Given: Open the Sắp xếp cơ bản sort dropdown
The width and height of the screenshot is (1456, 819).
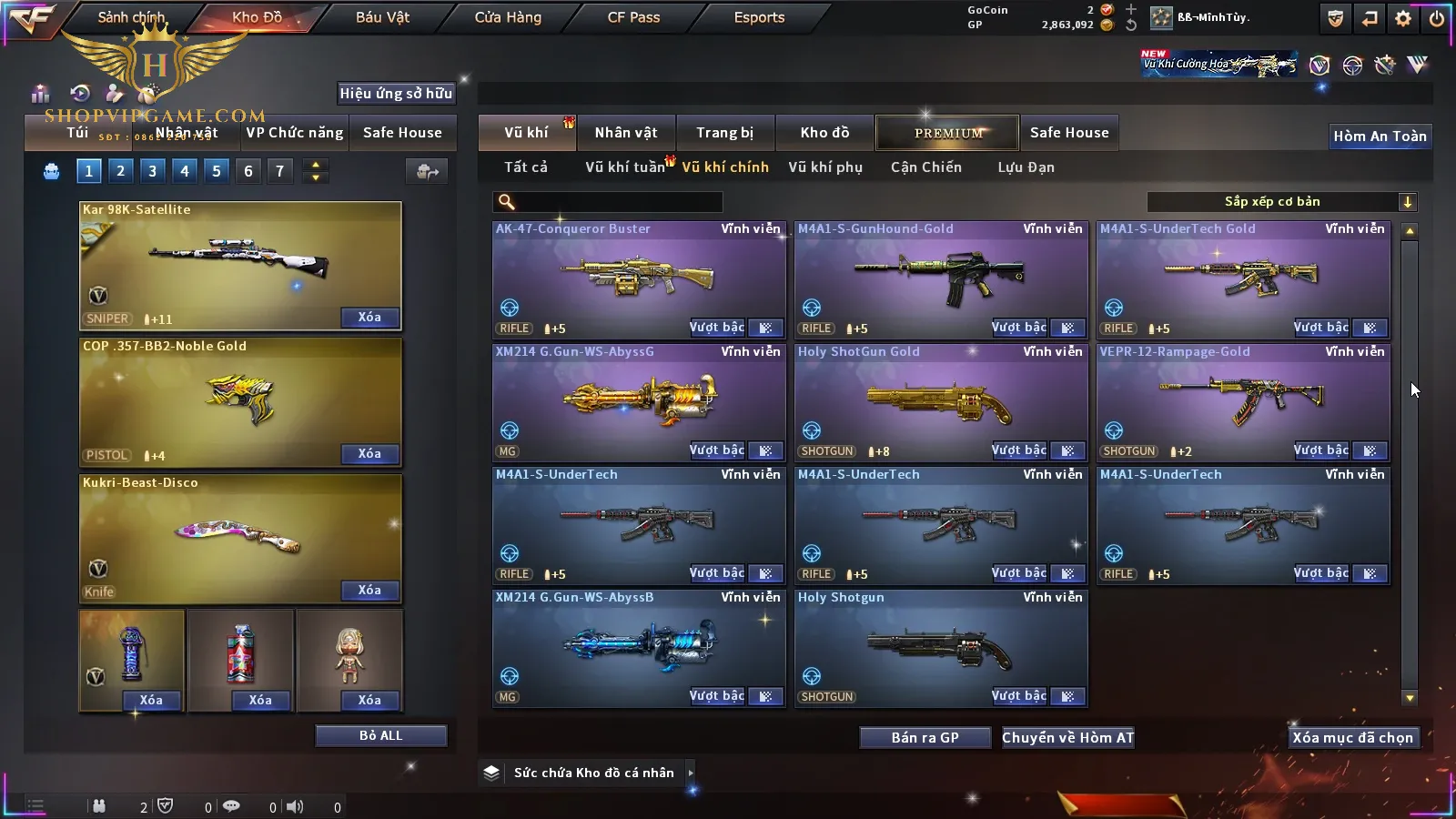Looking at the screenshot, I should tap(1281, 202).
